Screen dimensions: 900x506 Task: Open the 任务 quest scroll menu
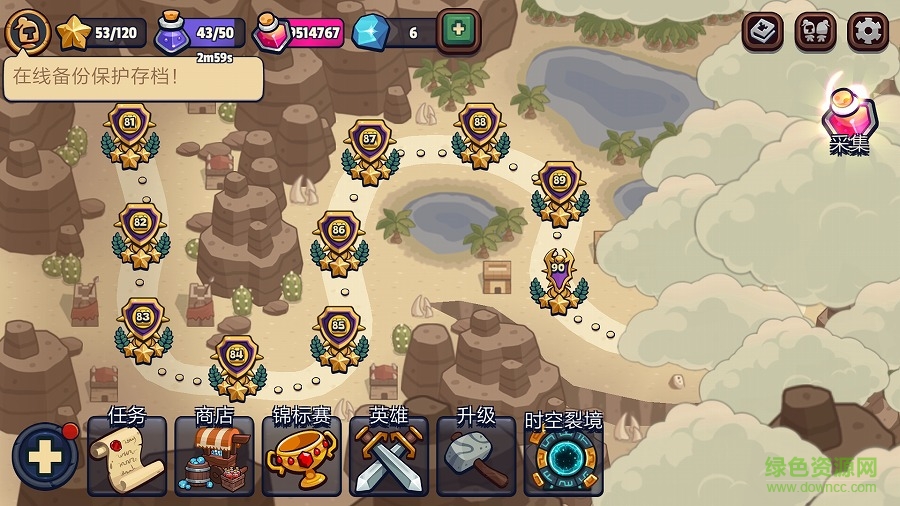(x=126, y=457)
